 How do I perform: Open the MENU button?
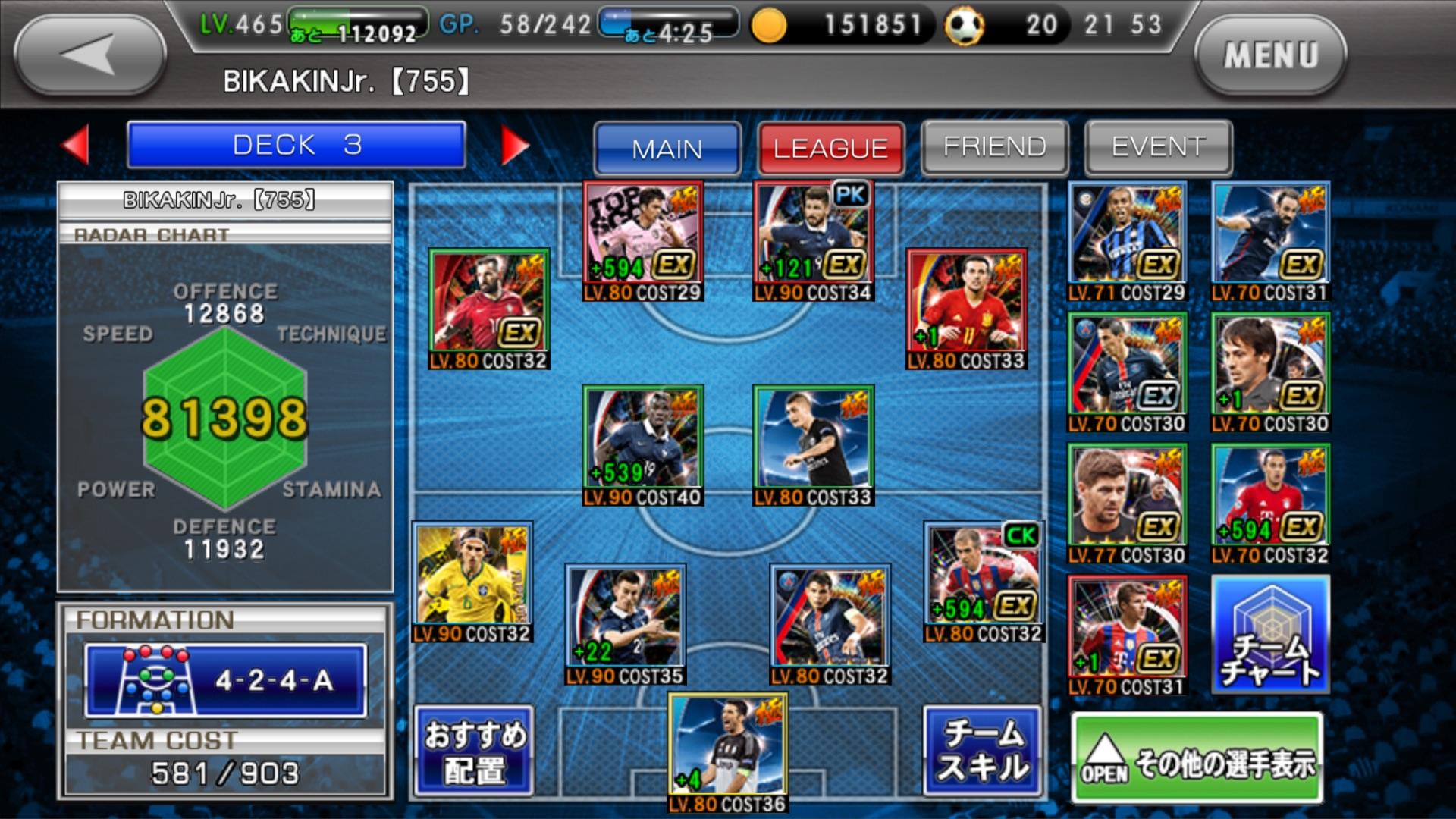coord(1270,55)
